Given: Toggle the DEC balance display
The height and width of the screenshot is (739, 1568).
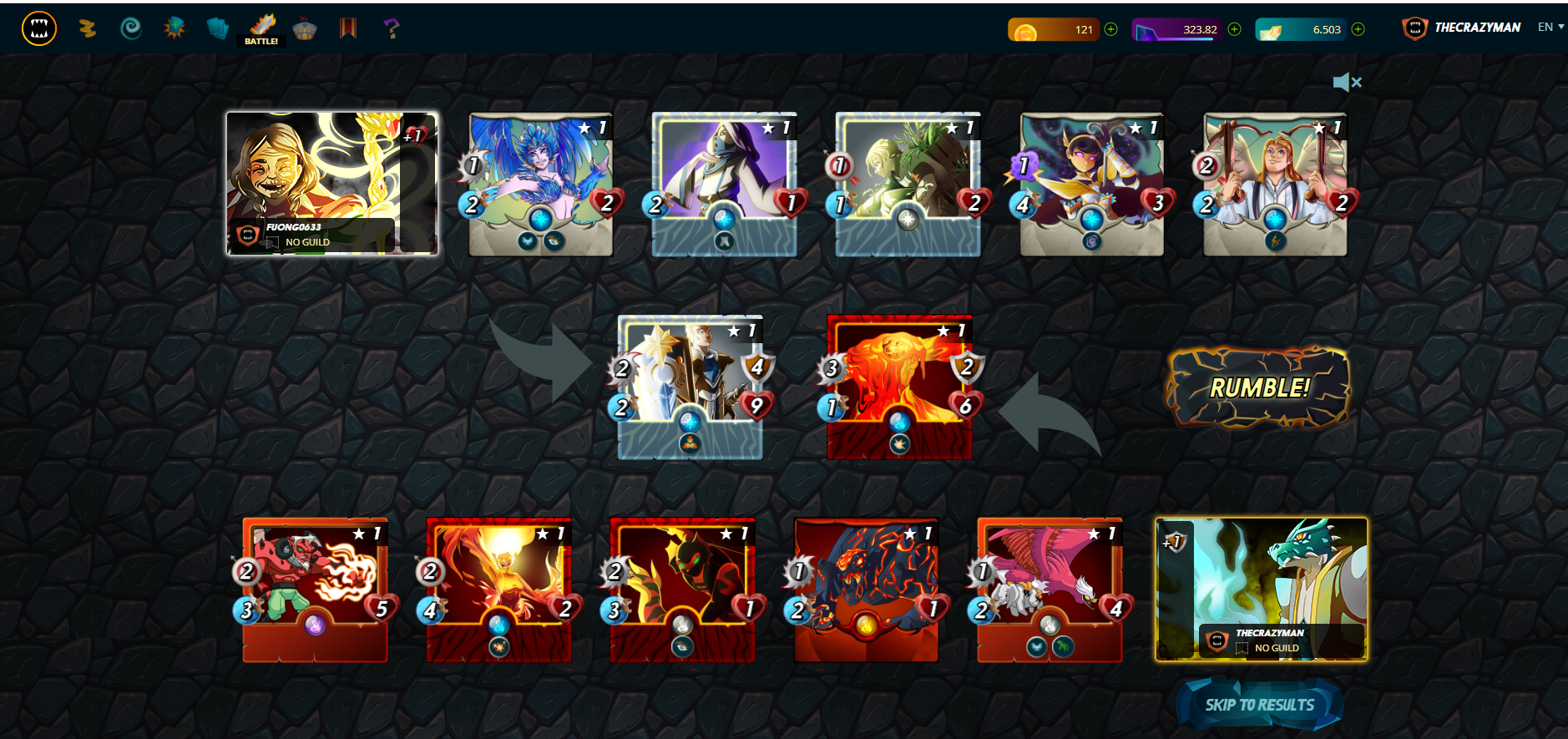Looking at the screenshot, I should click(1178, 28).
